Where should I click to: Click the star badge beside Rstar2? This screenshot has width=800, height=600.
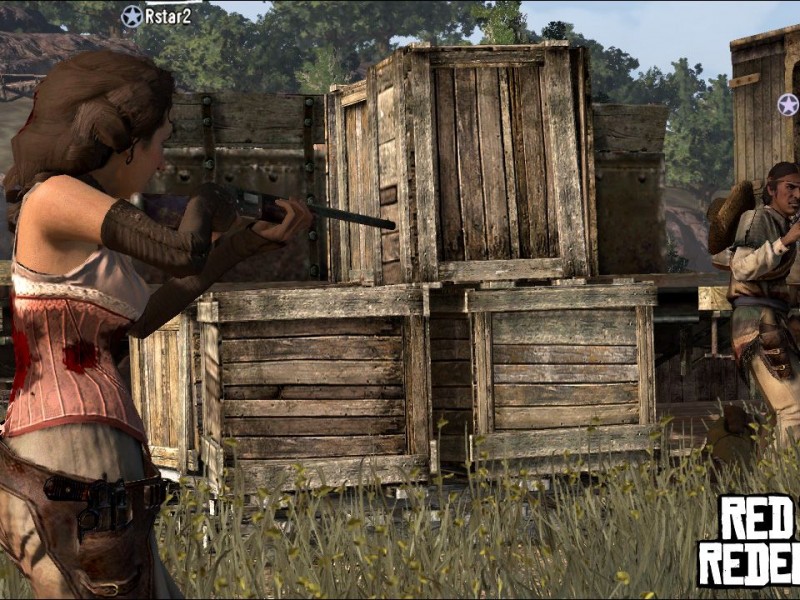(x=132, y=16)
